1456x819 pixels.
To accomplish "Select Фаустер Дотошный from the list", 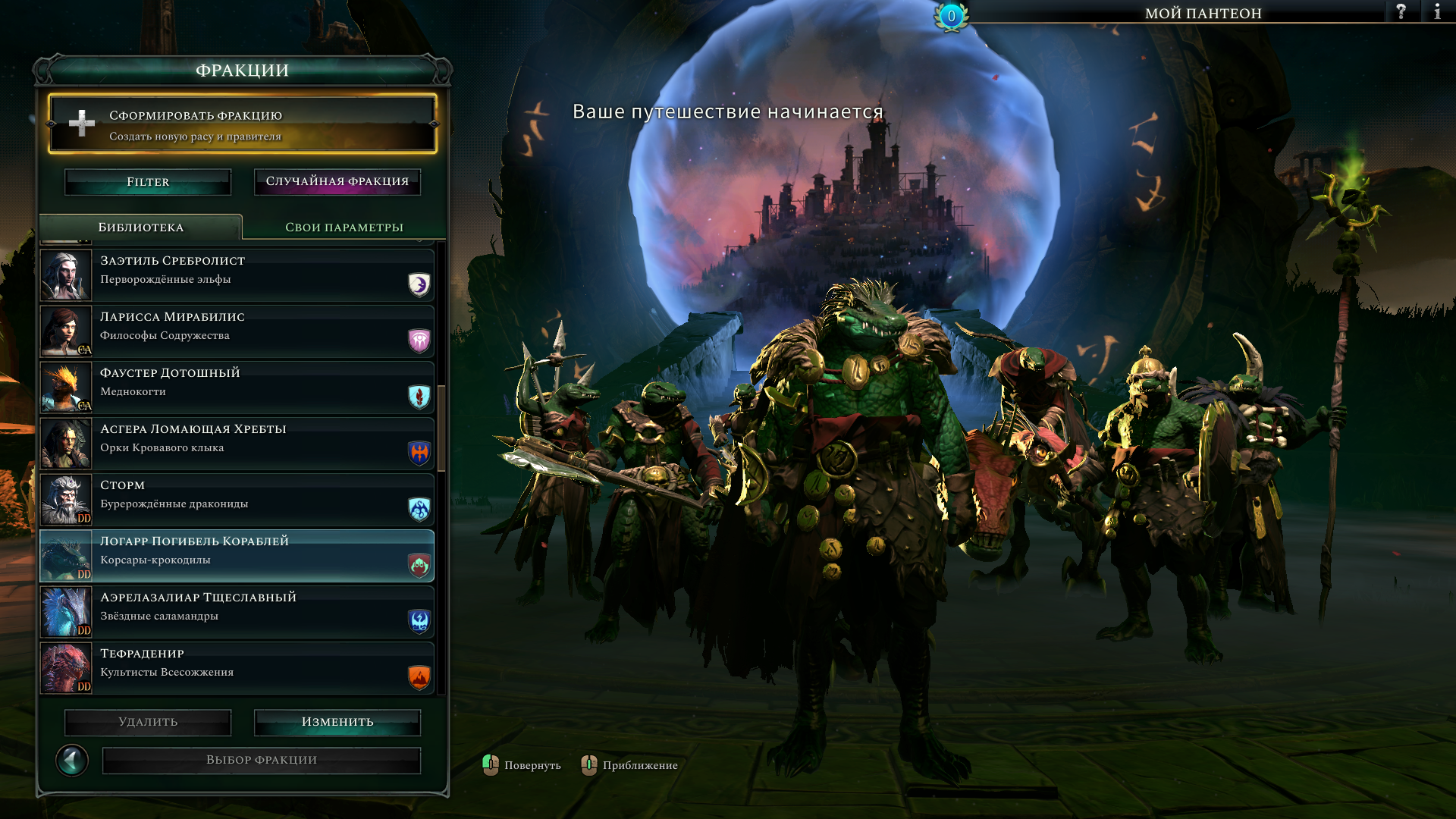I will click(237, 388).
